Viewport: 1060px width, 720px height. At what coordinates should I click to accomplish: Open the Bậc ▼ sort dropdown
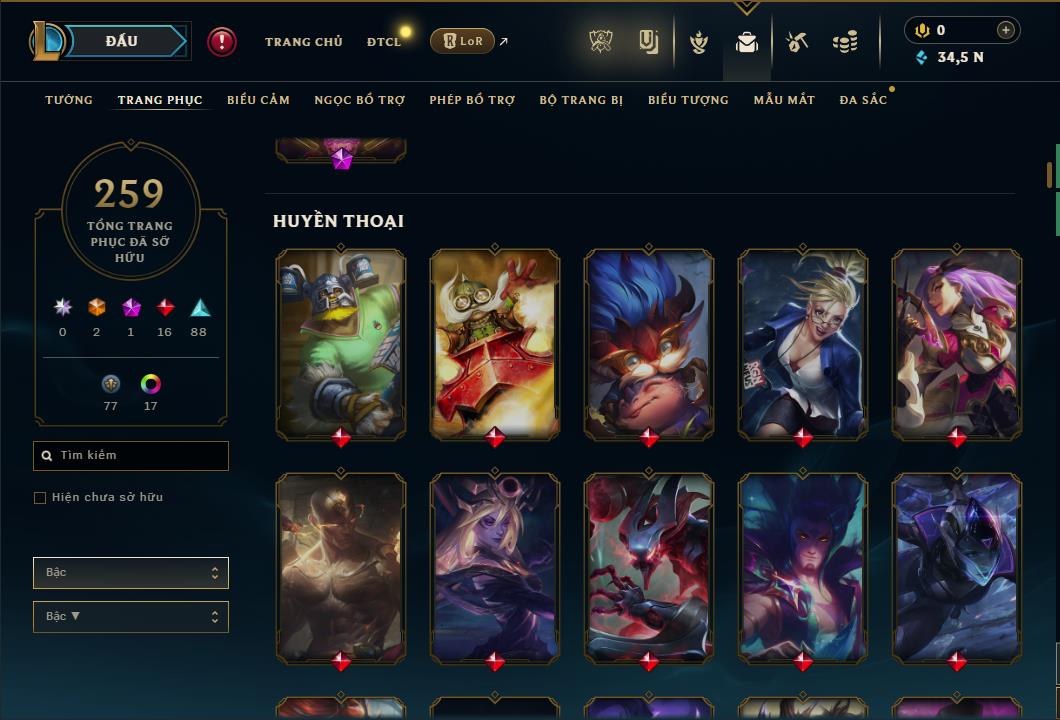(x=131, y=617)
